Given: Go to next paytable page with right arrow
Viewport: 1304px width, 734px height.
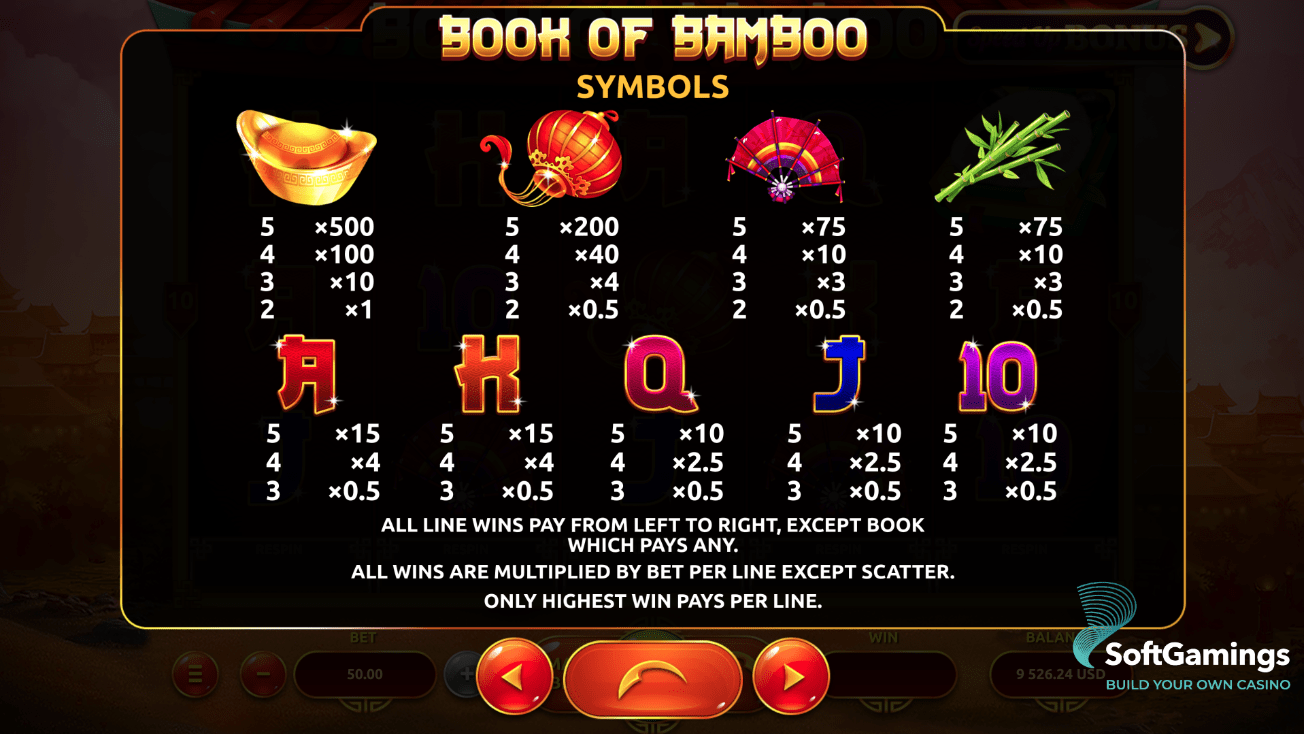Looking at the screenshot, I should 791,676.
